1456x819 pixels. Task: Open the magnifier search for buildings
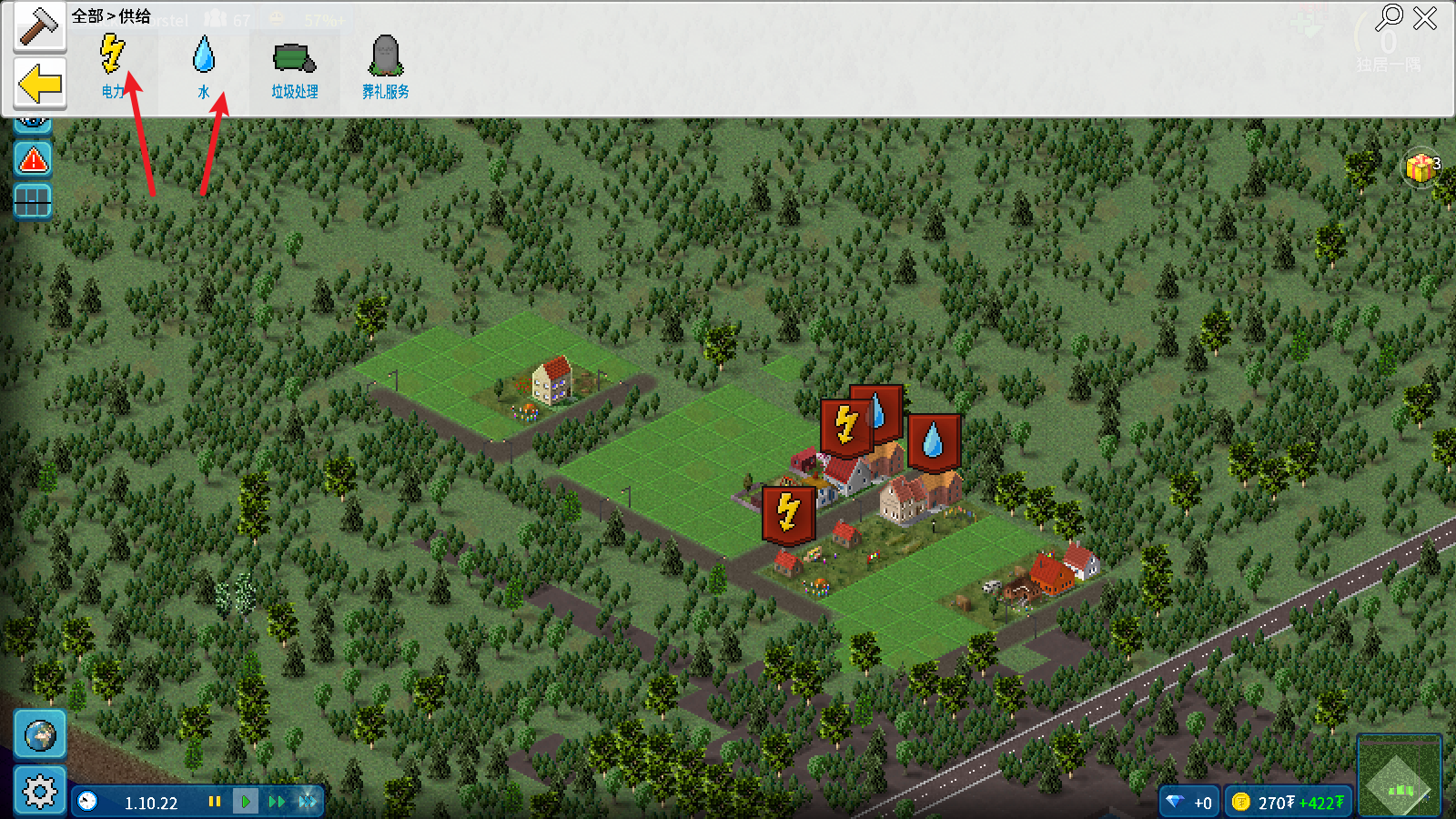pyautogui.click(x=1389, y=17)
